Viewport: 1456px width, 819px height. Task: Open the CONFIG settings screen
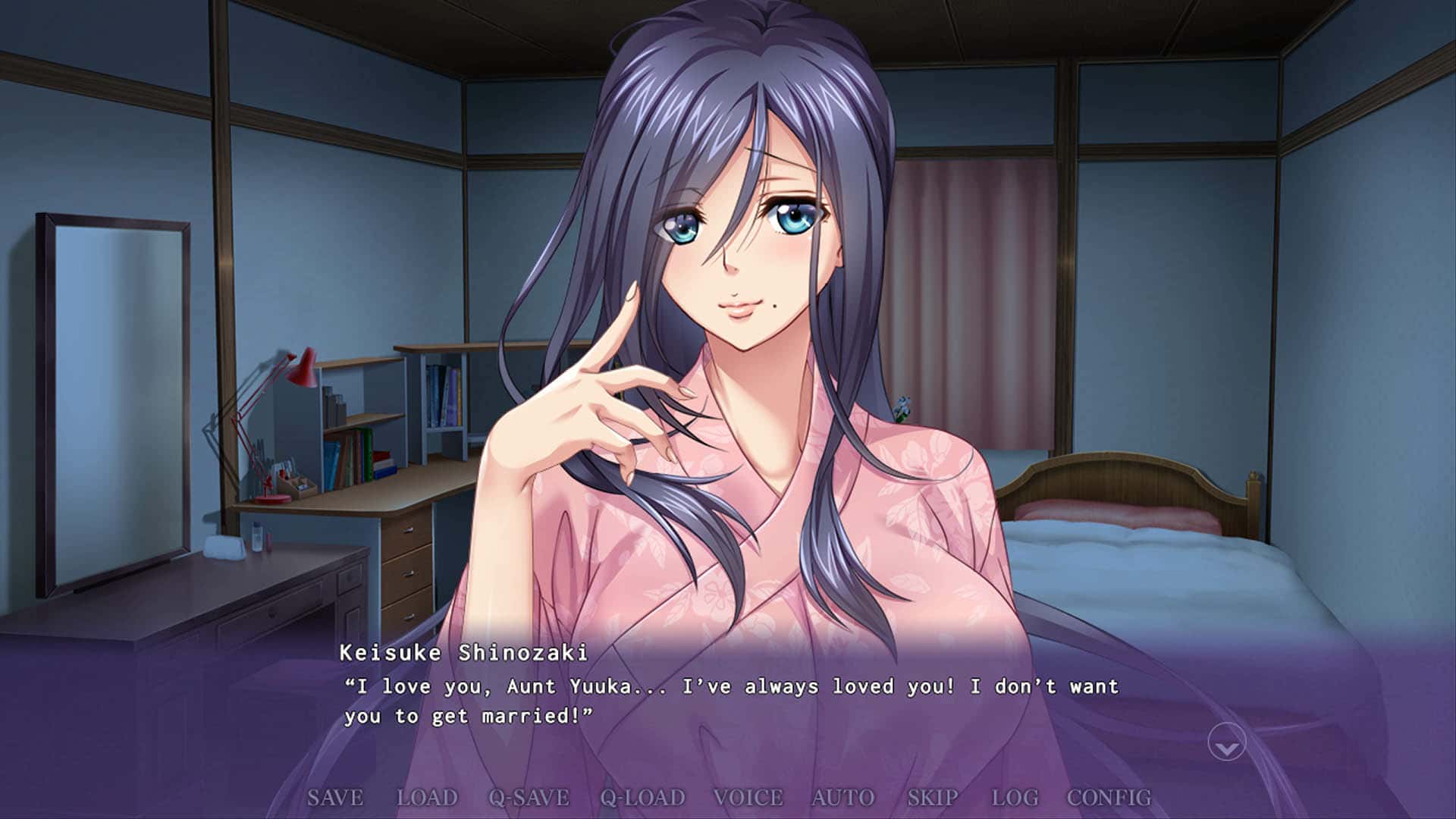(1109, 798)
